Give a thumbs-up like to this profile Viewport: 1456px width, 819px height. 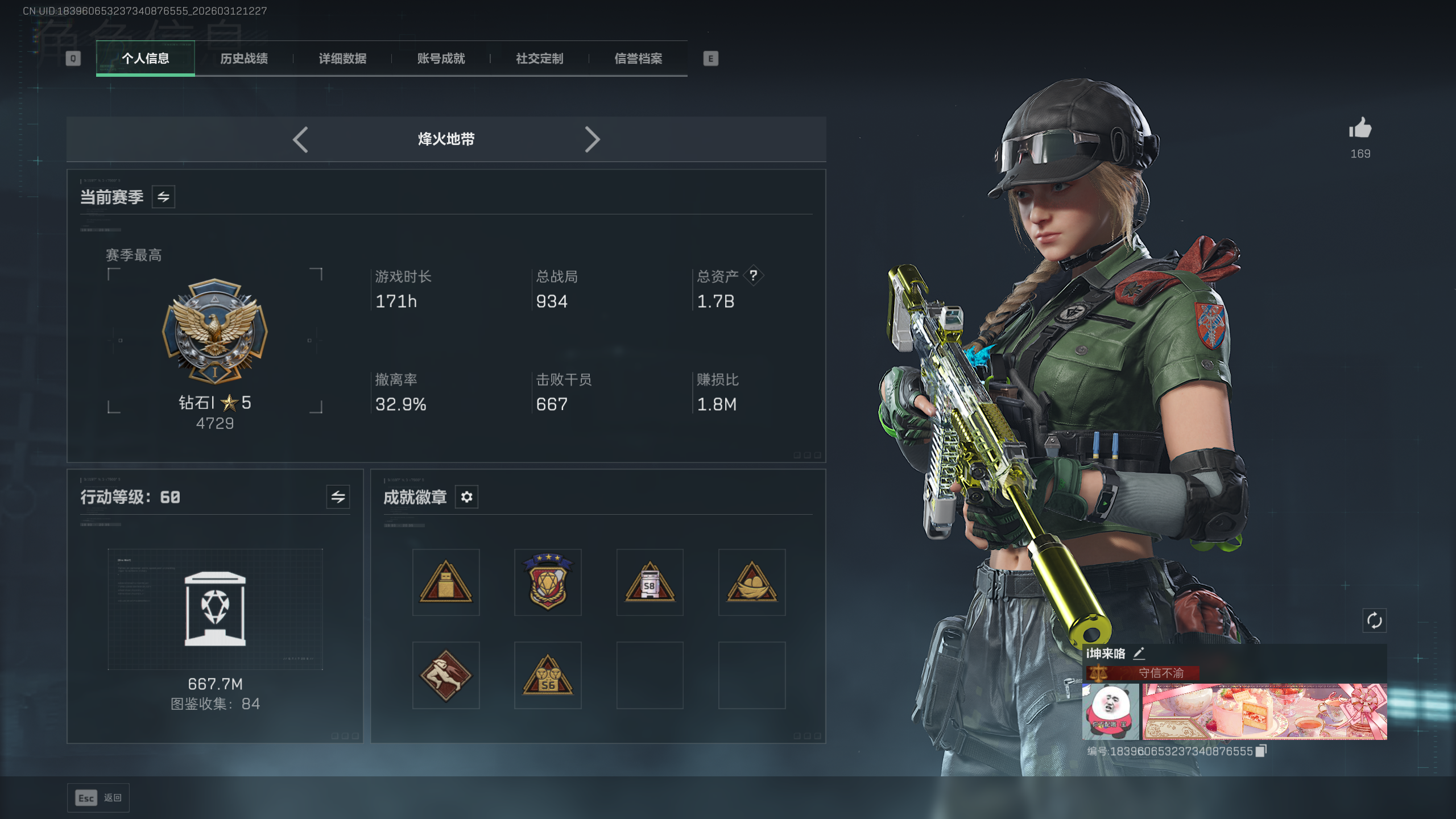(x=1360, y=129)
